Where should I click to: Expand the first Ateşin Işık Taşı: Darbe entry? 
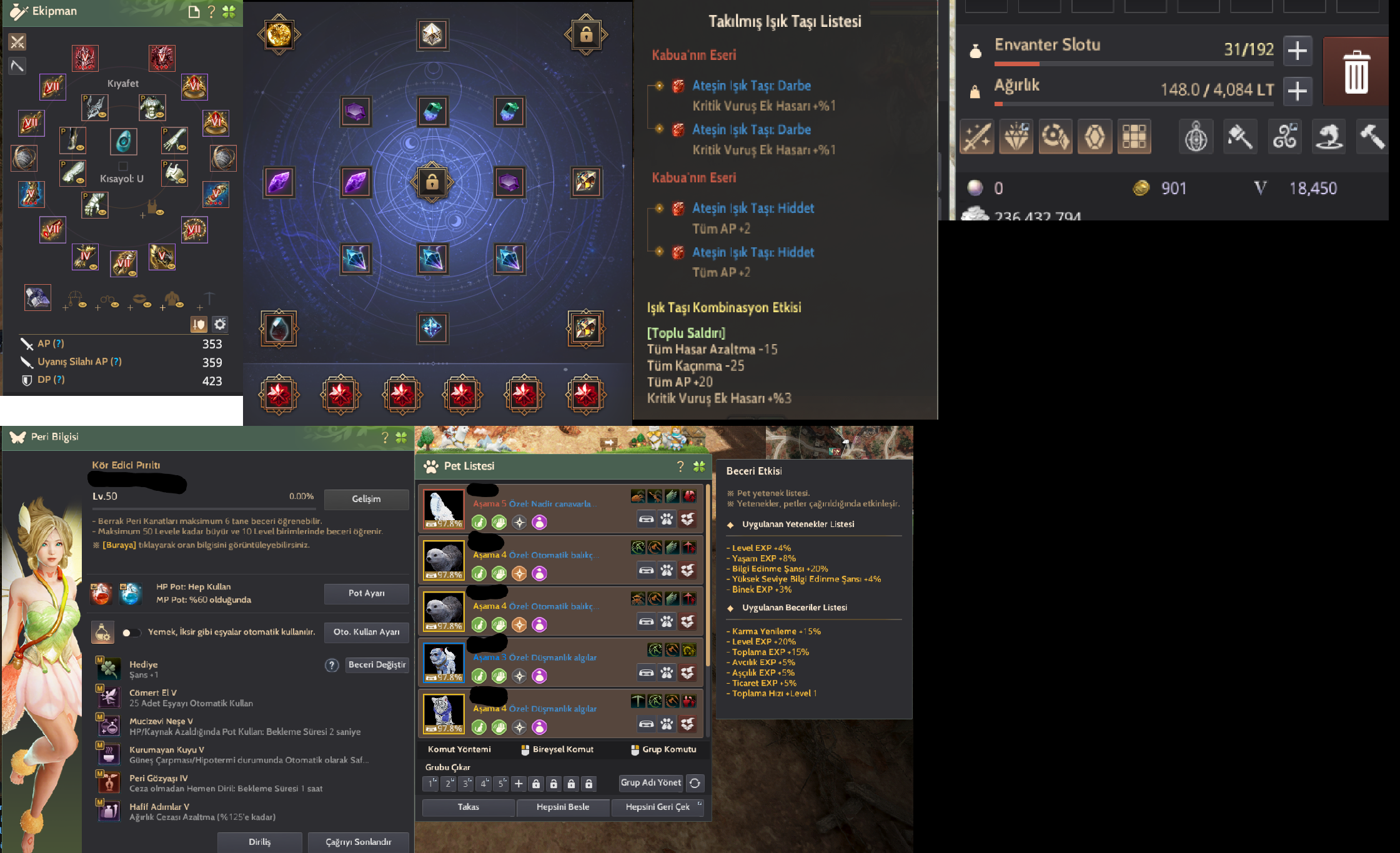(x=658, y=86)
